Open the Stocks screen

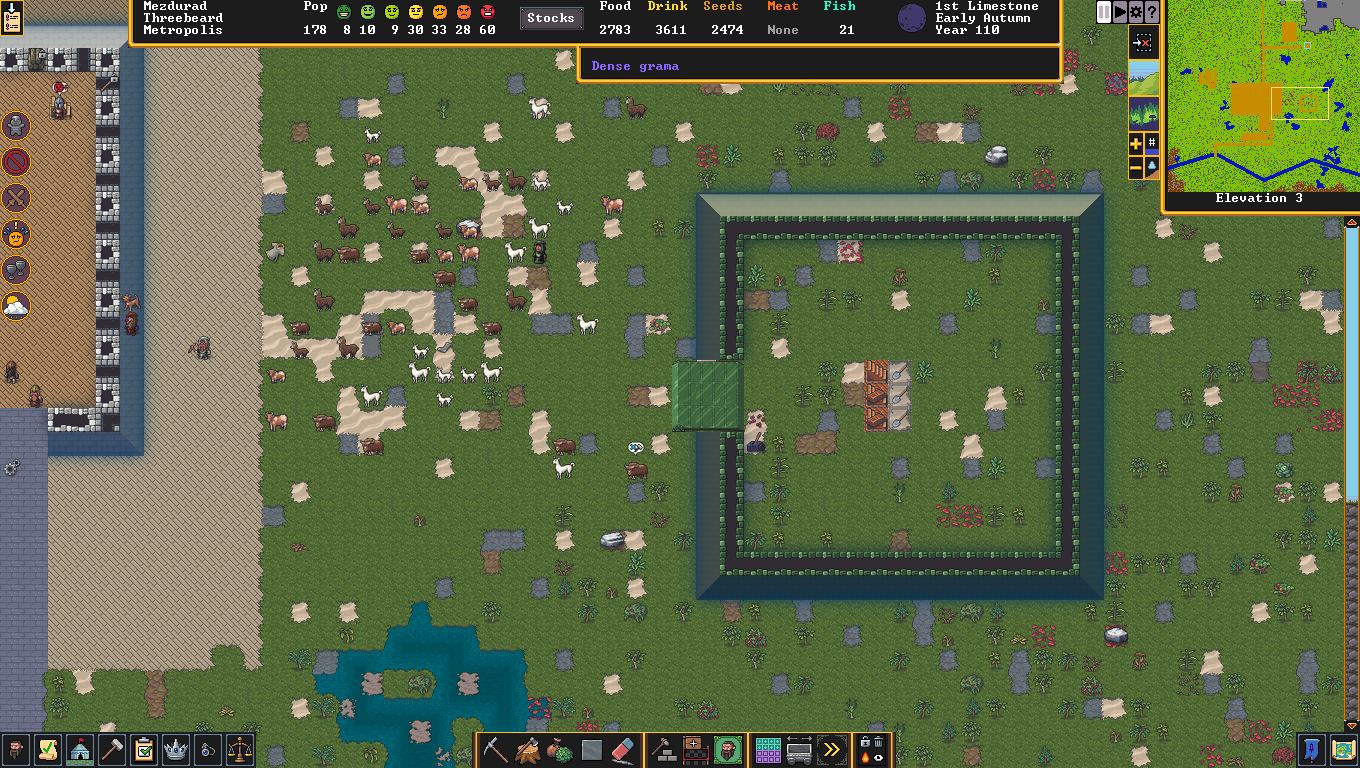[x=550, y=18]
